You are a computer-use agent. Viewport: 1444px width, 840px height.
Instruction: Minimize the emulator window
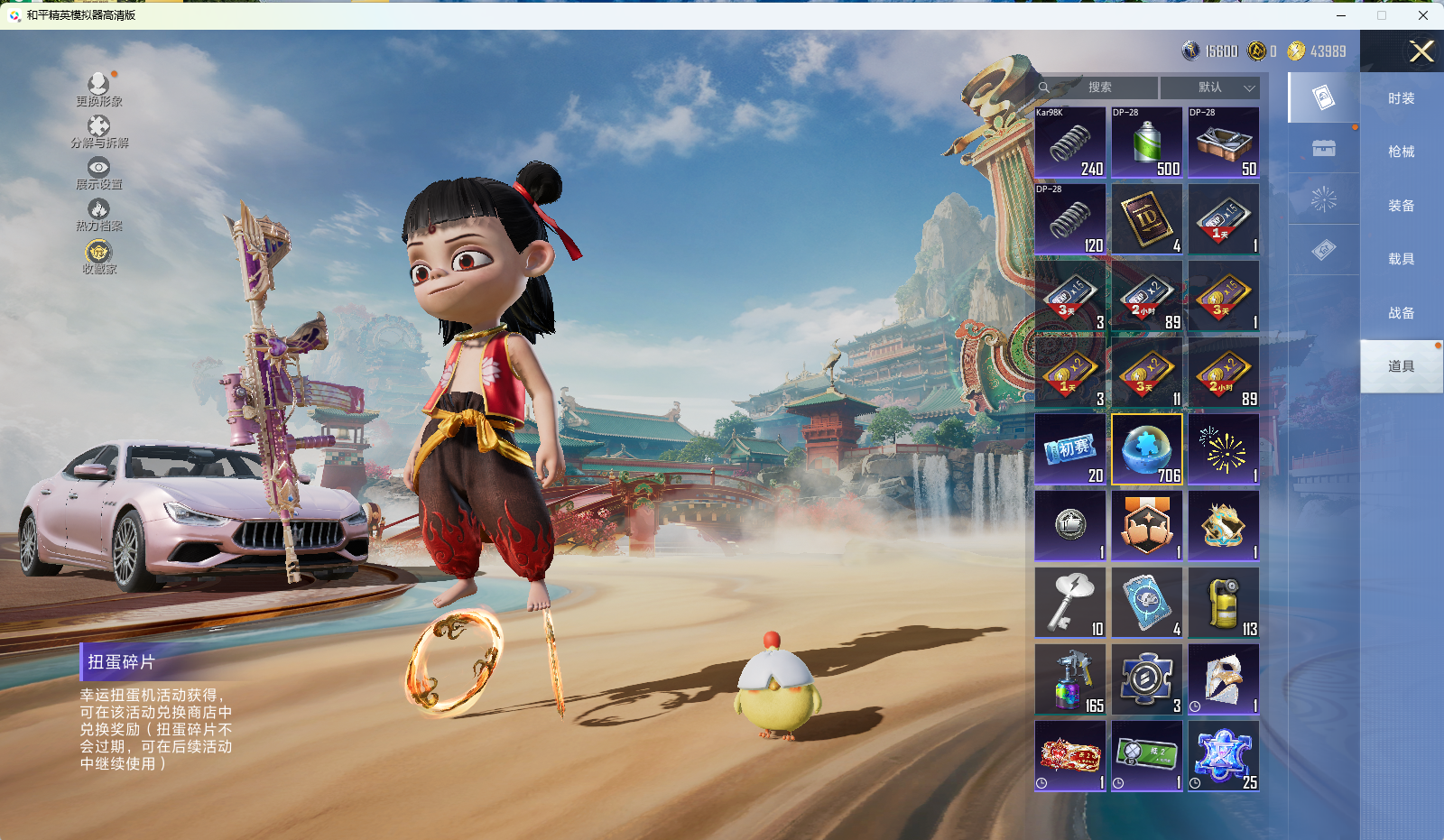click(1341, 15)
